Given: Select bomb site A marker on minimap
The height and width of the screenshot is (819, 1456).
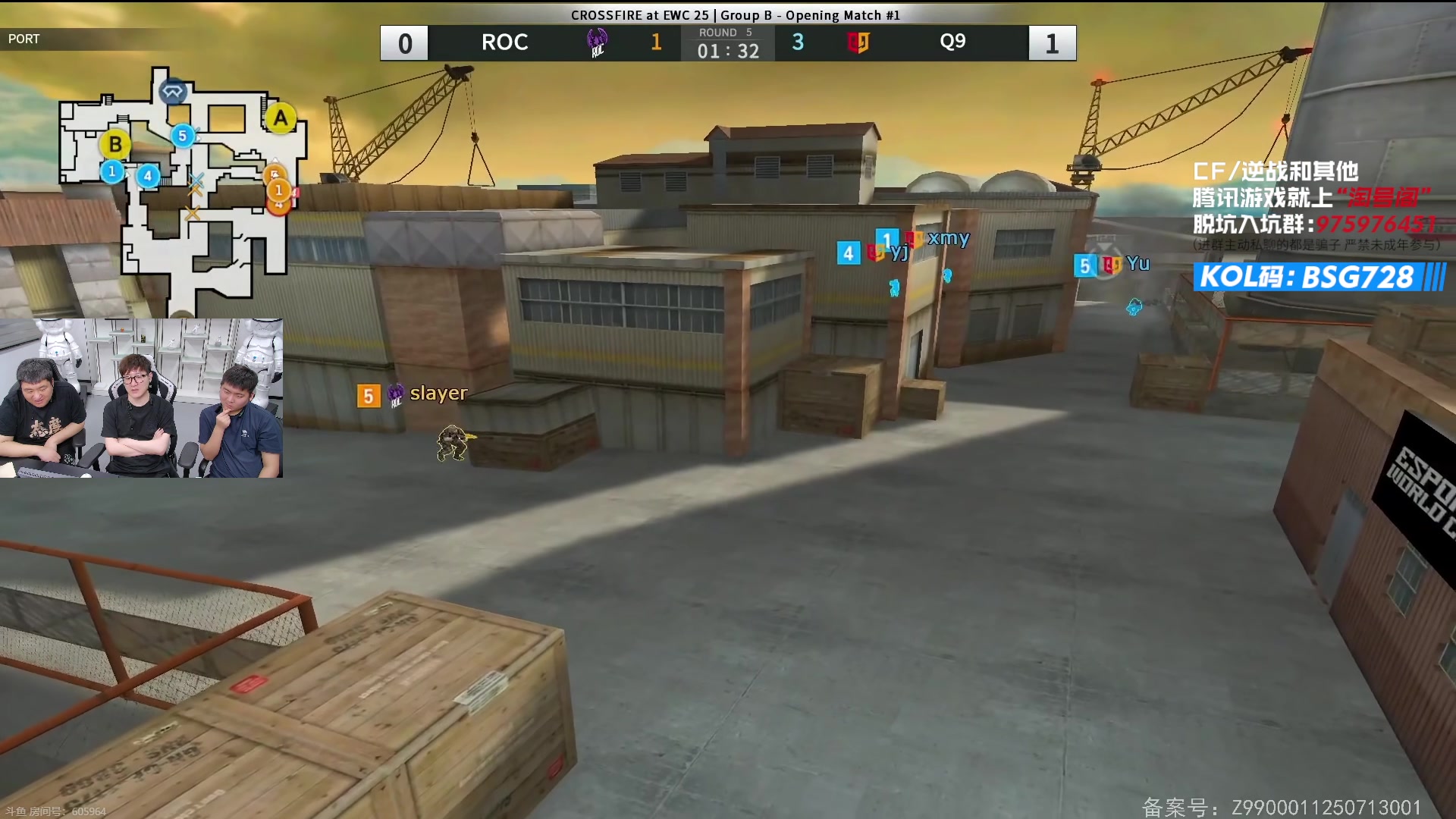Looking at the screenshot, I should pyautogui.click(x=281, y=118).
